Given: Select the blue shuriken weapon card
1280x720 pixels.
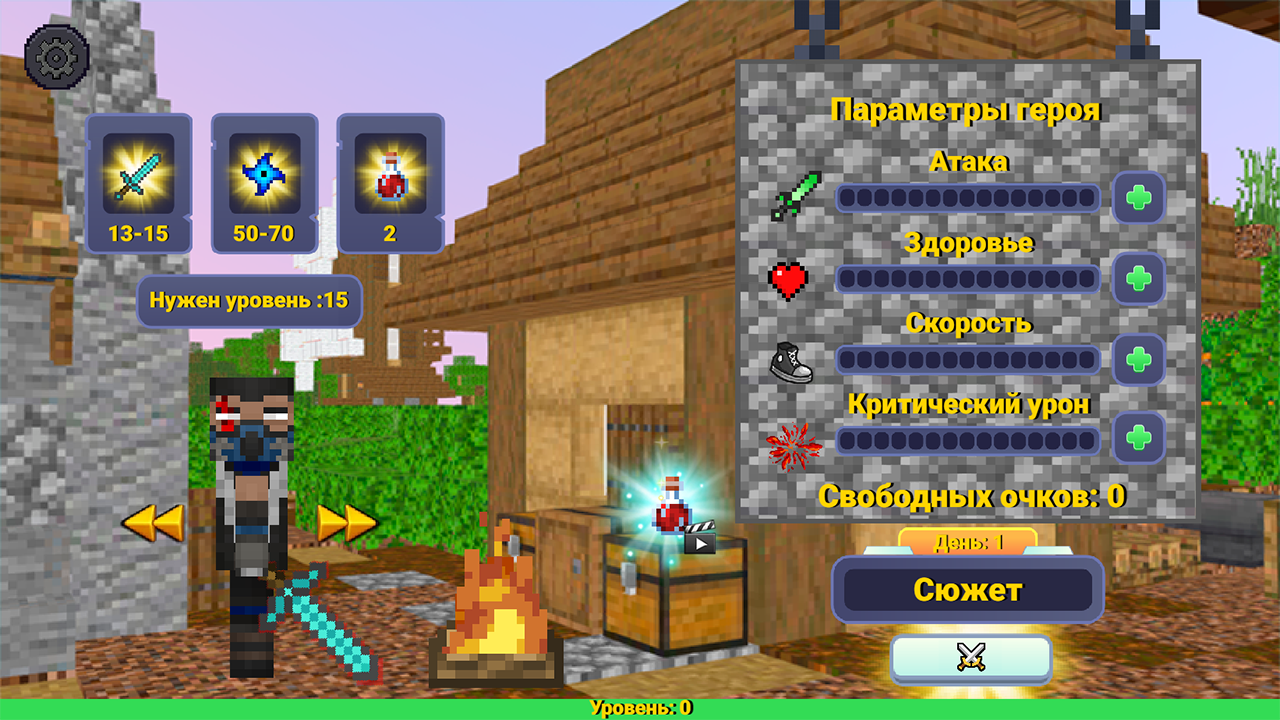Looking at the screenshot, I should (264, 183).
